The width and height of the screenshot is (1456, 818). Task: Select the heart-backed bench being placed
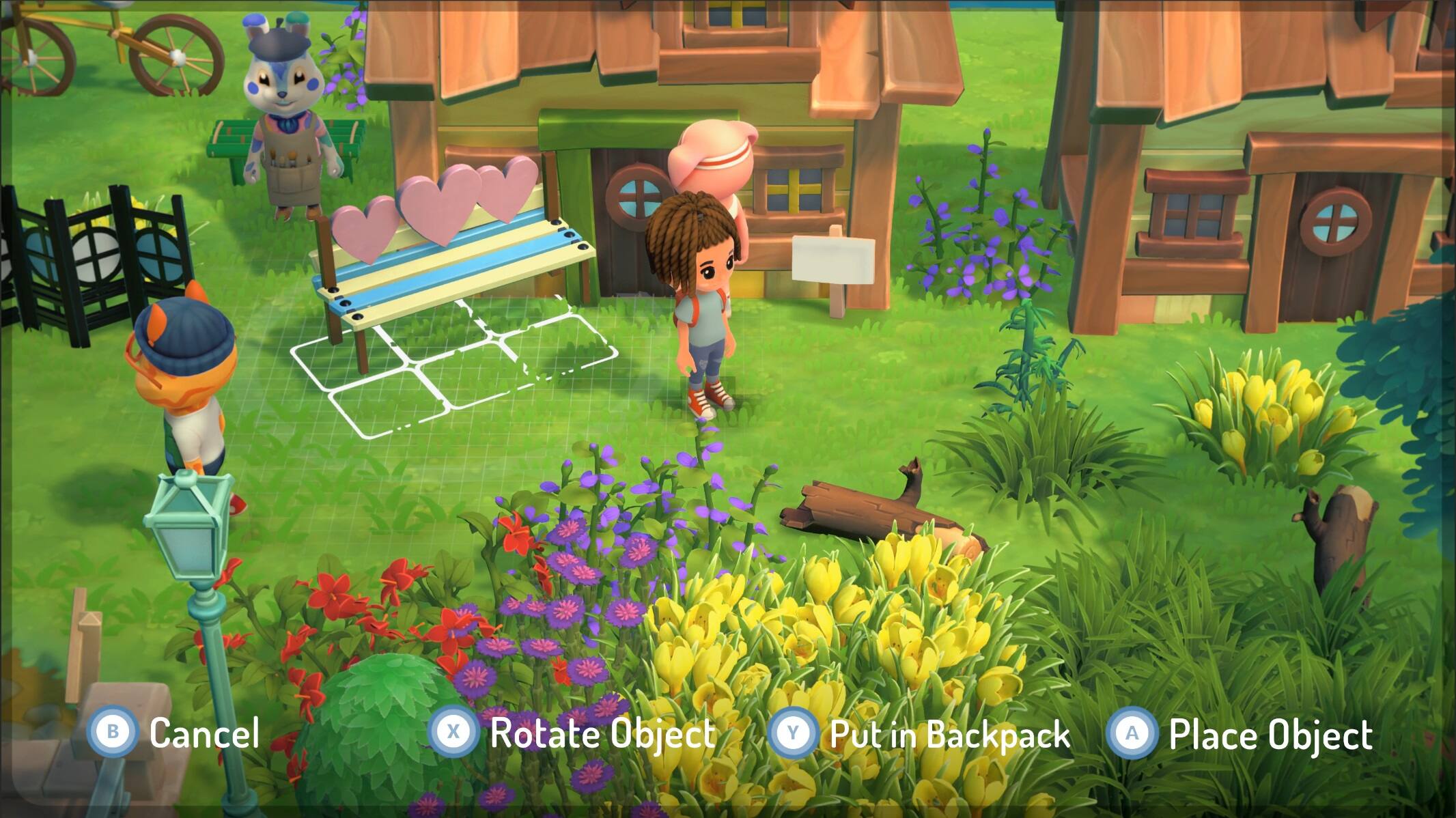[444, 266]
